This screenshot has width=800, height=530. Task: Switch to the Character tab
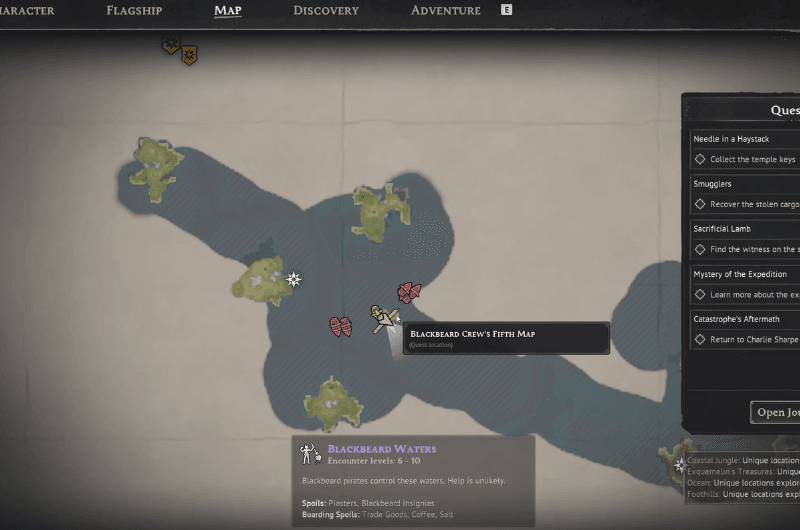tap(28, 11)
